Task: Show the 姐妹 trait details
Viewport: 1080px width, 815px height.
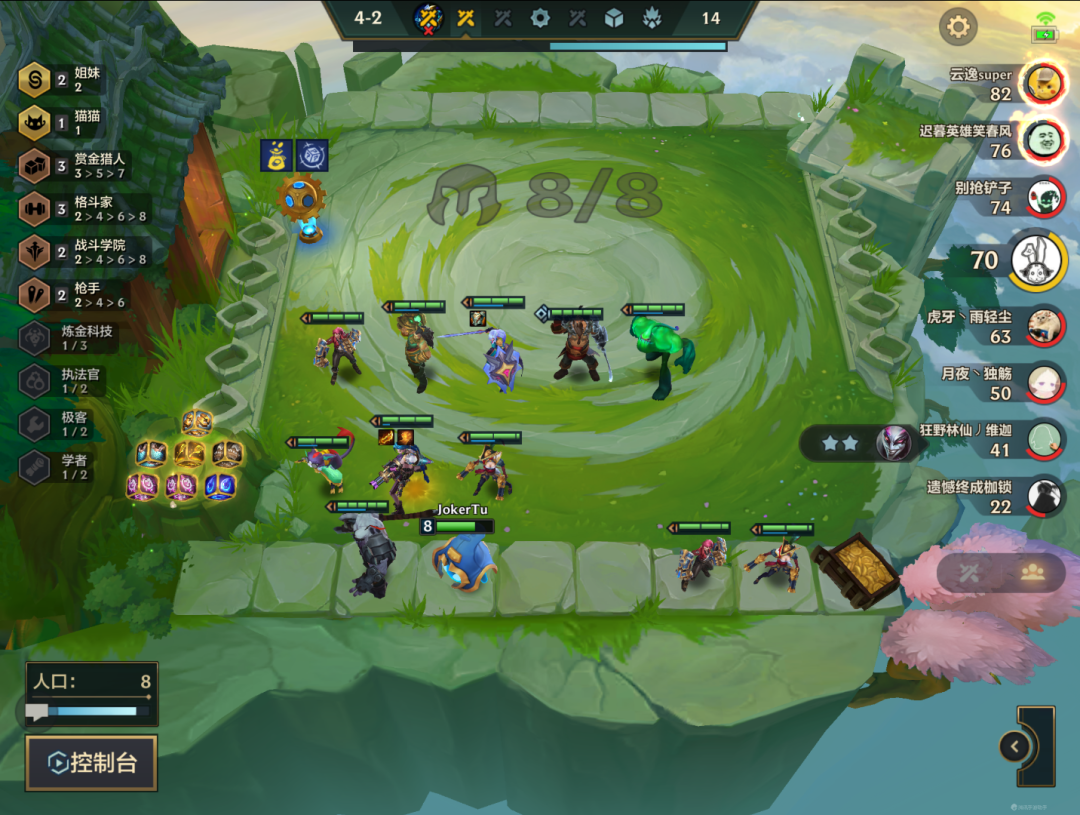Action: click(x=35, y=79)
